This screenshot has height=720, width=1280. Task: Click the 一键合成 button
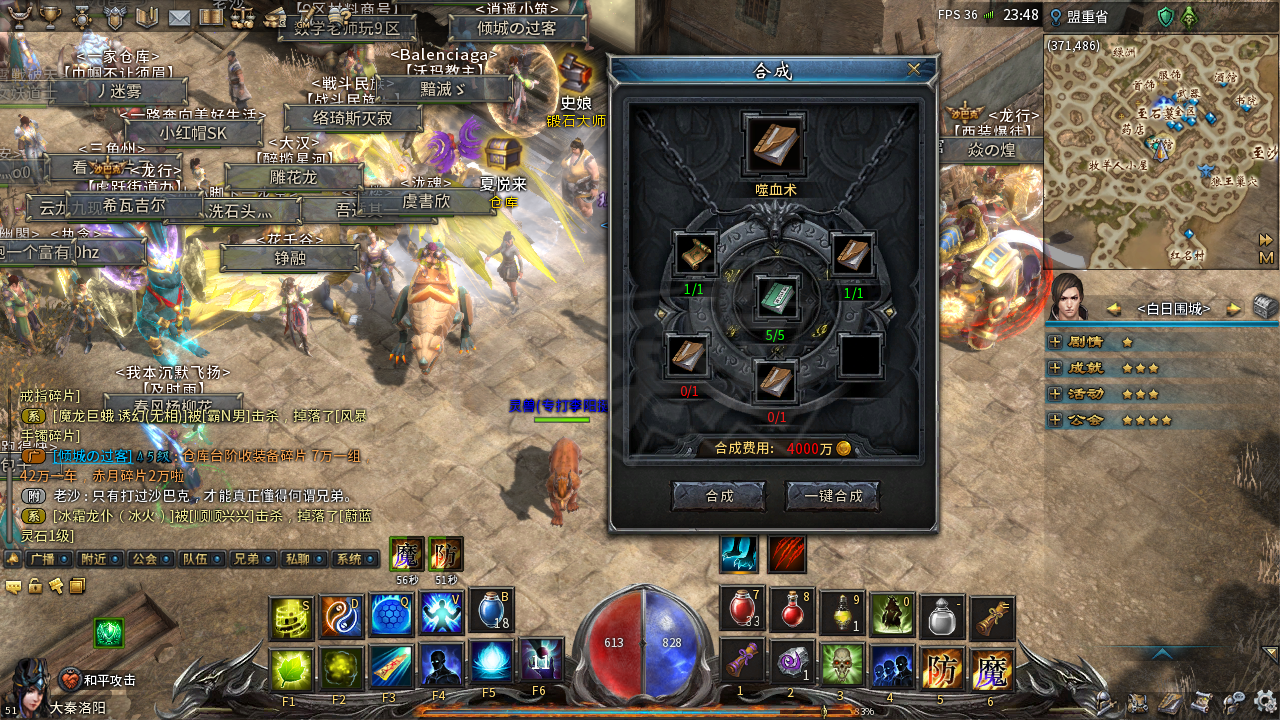(833, 496)
